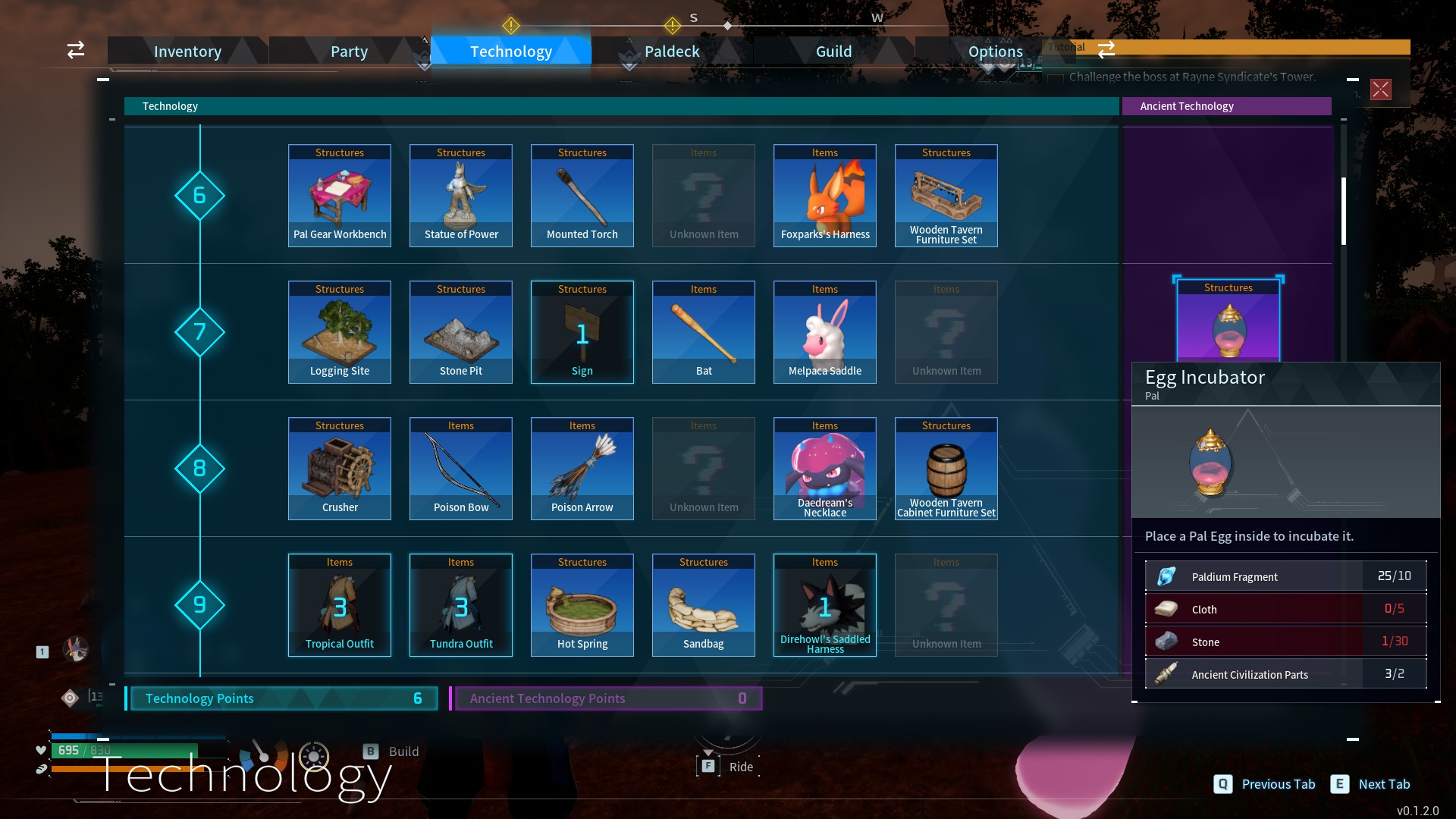Show the Guild tab
The width and height of the screenshot is (1456, 819).
tap(833, 51)
